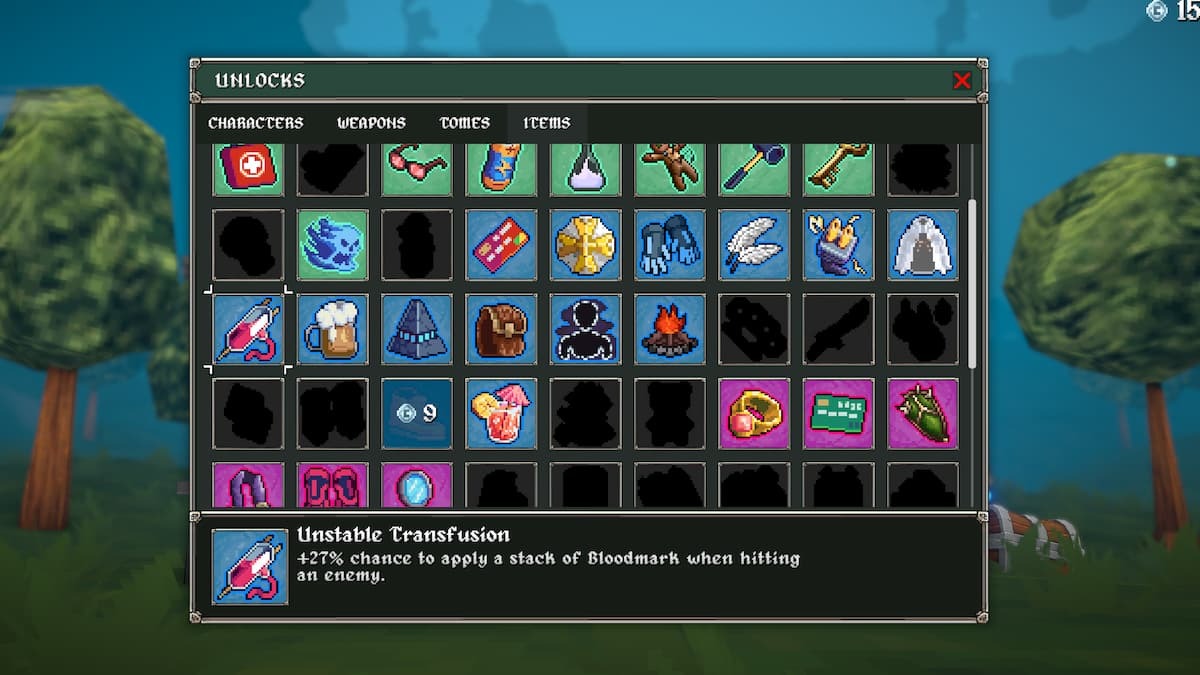Choose the blue gloves item
Screen dimensions: 1200x675
click(670, 245)
